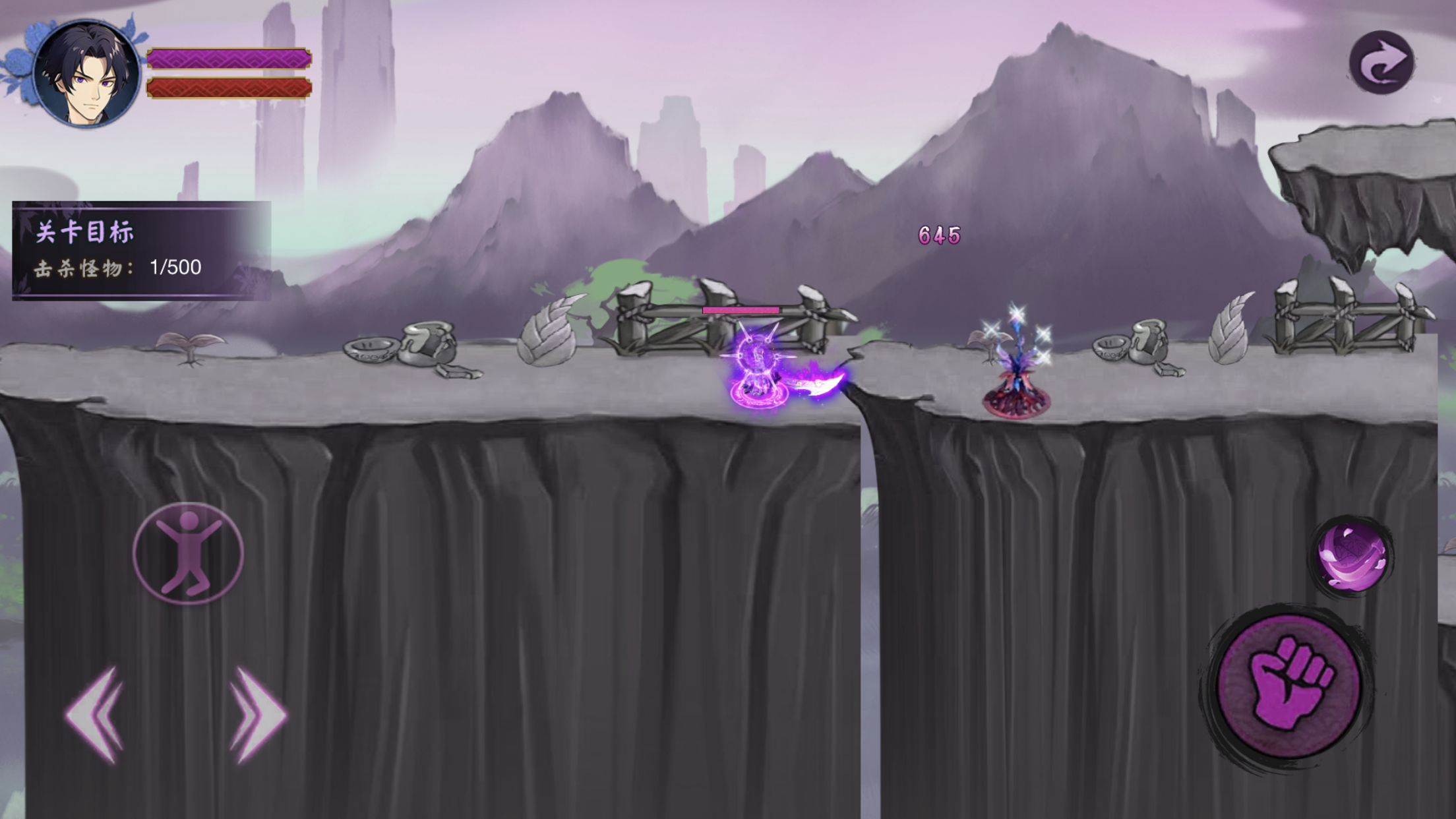Open the hero portrait avatar
The image size is (1456, 819).
86,73
